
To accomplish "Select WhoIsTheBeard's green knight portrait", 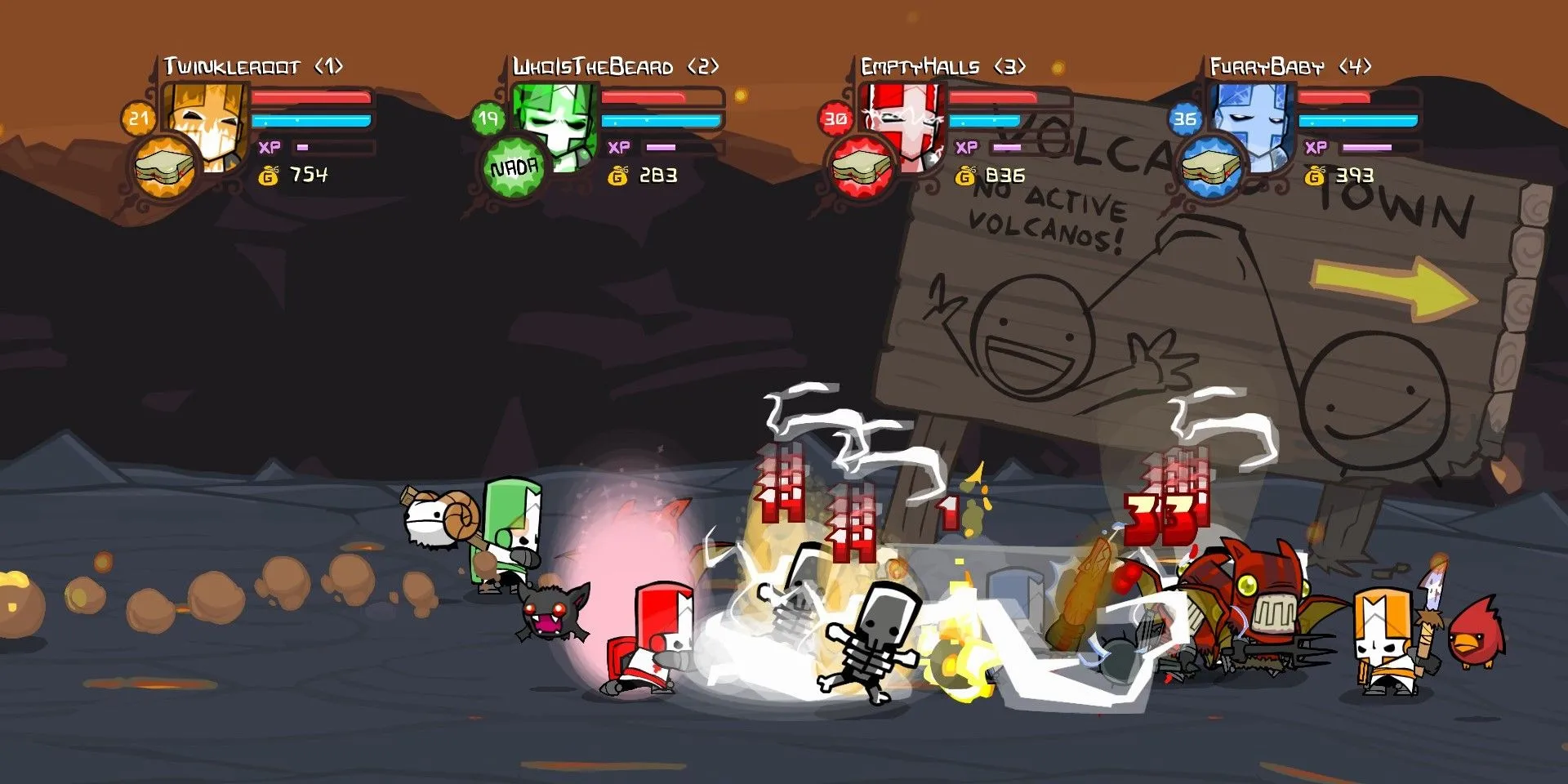I will click(559, 122).
